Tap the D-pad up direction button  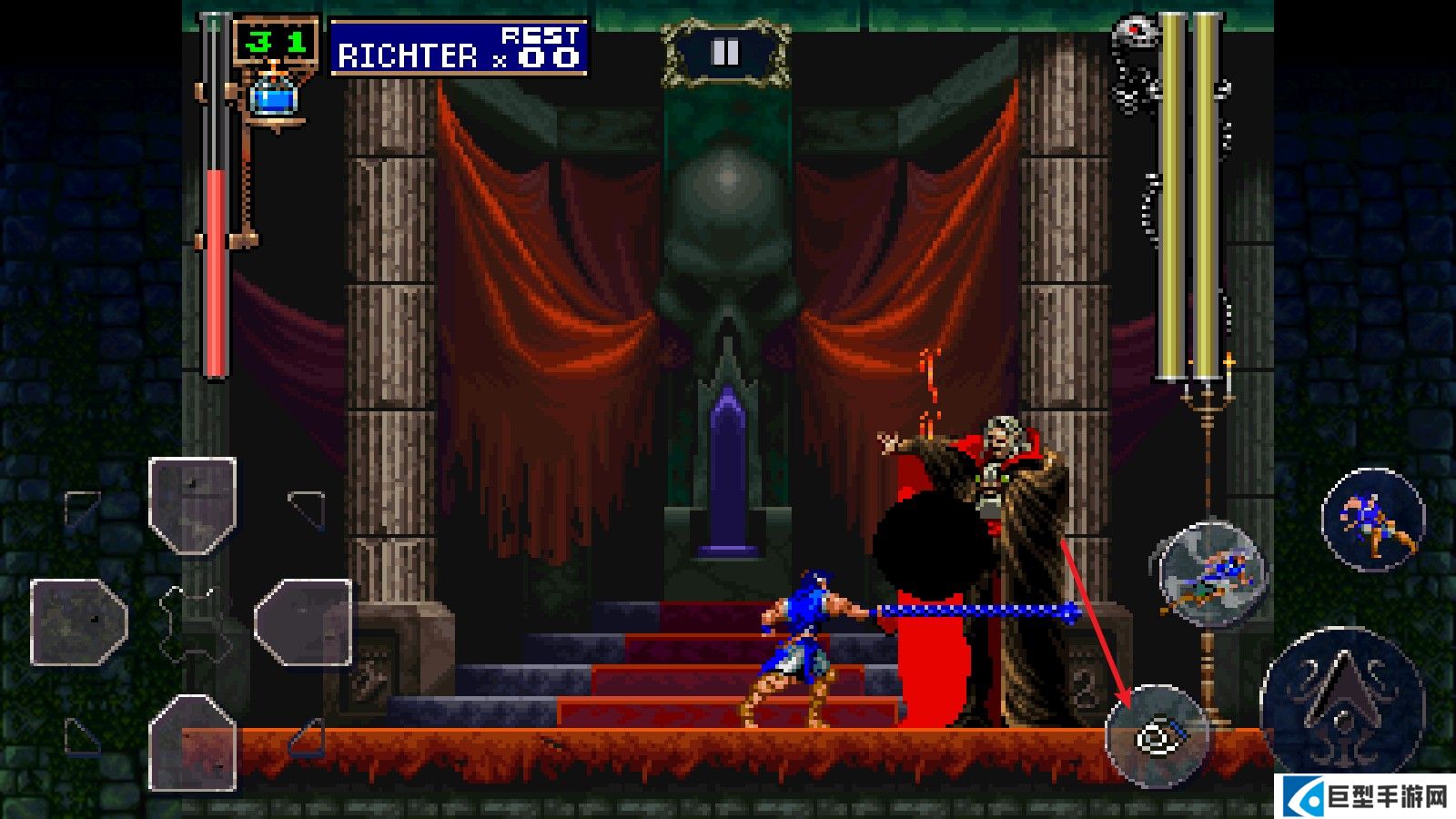193,504
